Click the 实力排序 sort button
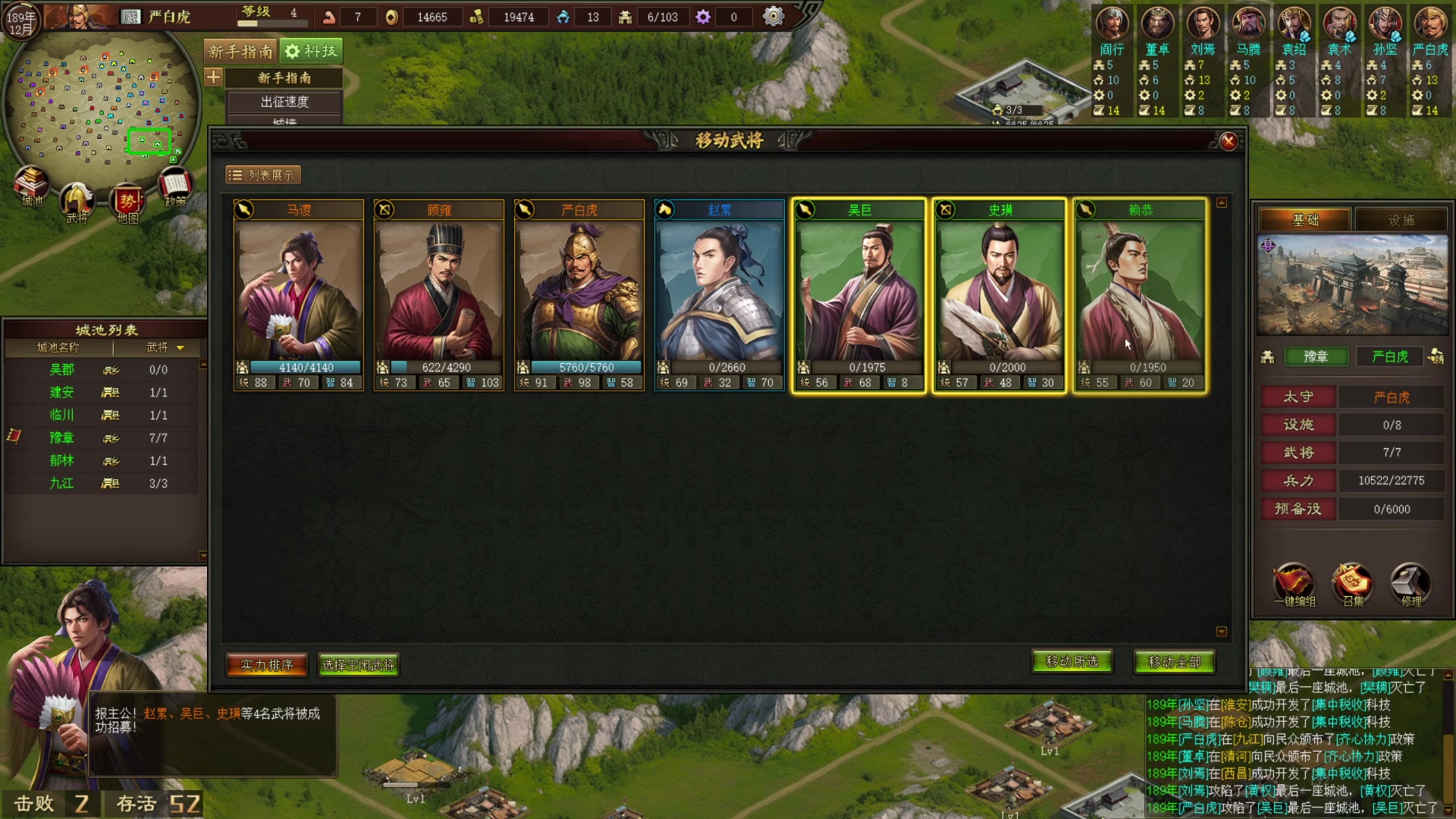Viewport: 1456px width, 819px height. point(267,665)
